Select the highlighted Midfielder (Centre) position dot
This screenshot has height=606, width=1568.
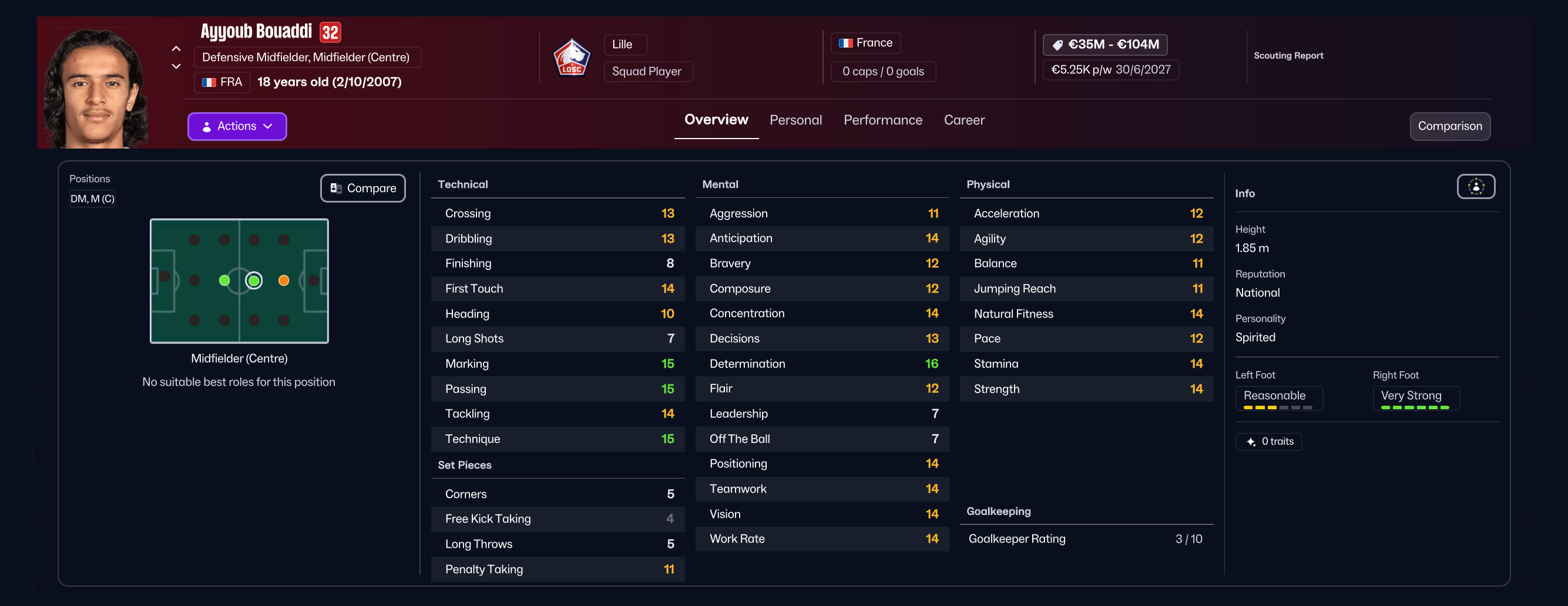pyautogui.click(x=254, y=281)
